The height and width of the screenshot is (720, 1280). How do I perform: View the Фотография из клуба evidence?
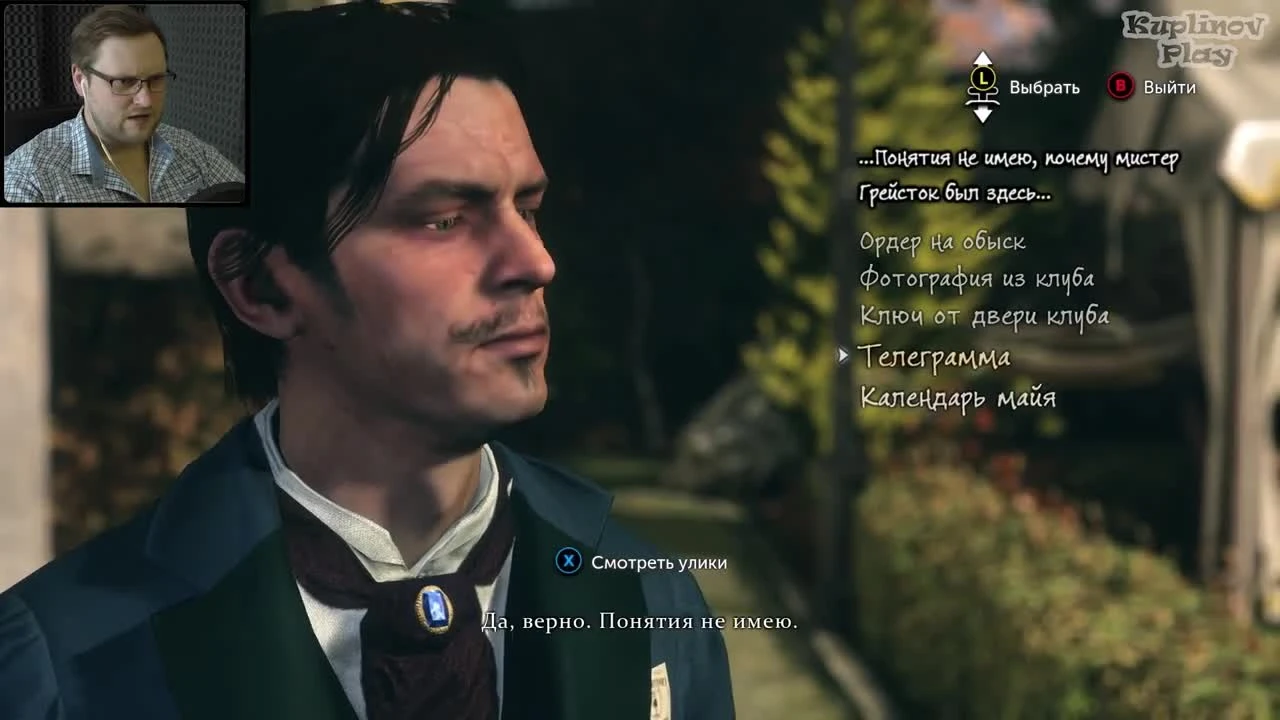point(977,278)
